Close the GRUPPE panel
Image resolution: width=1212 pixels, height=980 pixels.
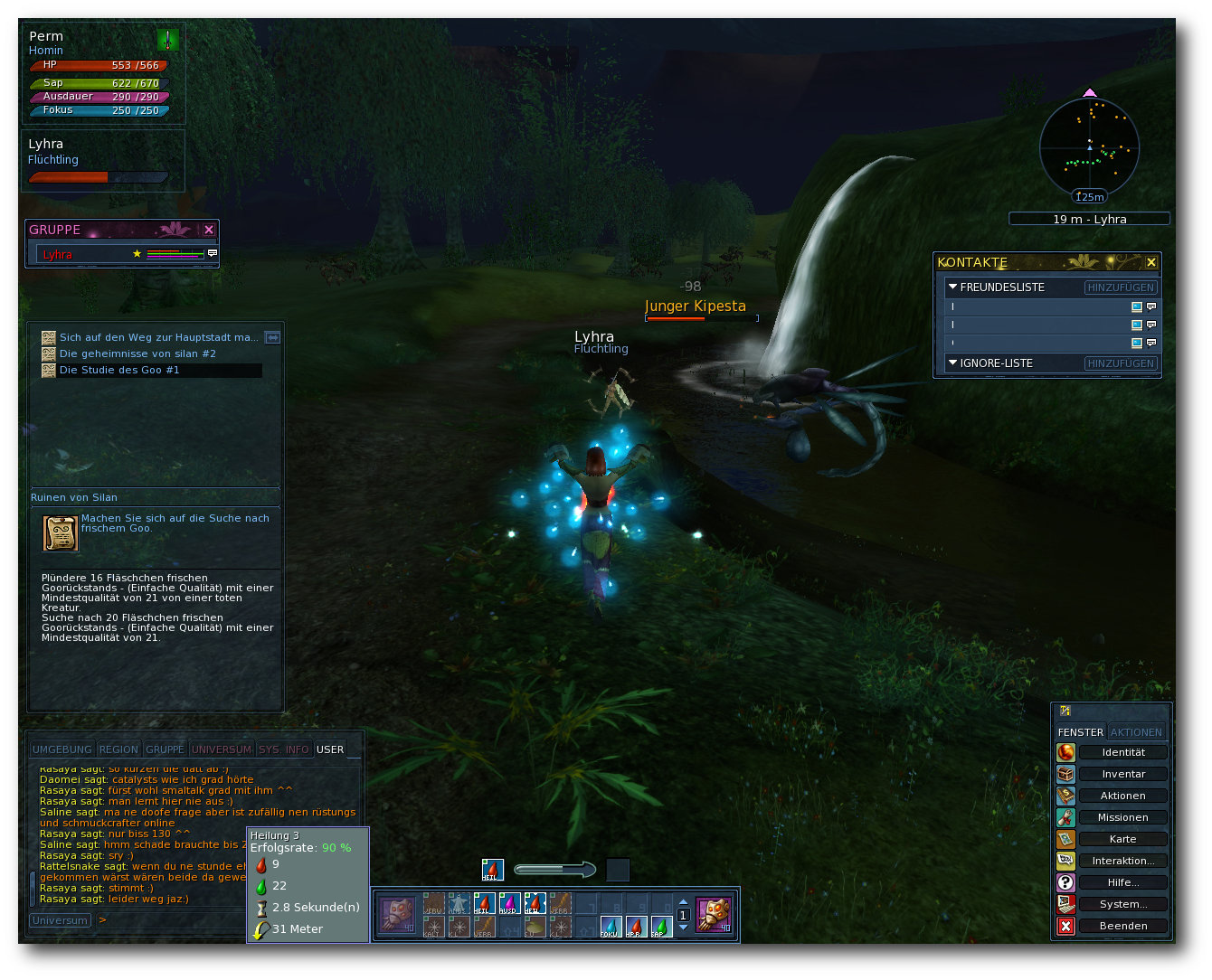(x=209, y=230)
